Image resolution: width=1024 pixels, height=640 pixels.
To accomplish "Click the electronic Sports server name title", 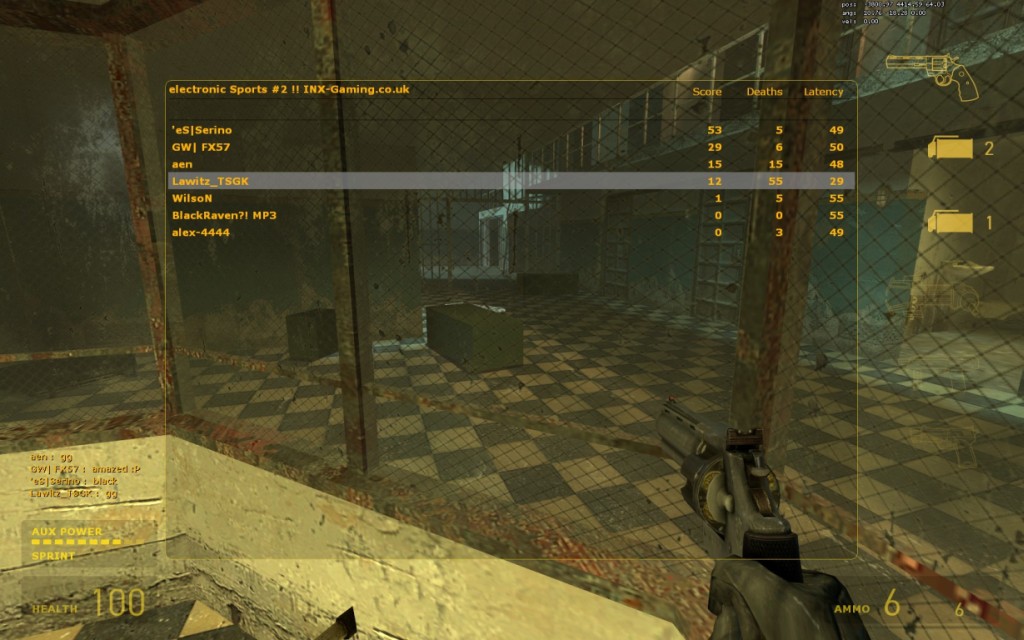I will [x=289, y=90].
